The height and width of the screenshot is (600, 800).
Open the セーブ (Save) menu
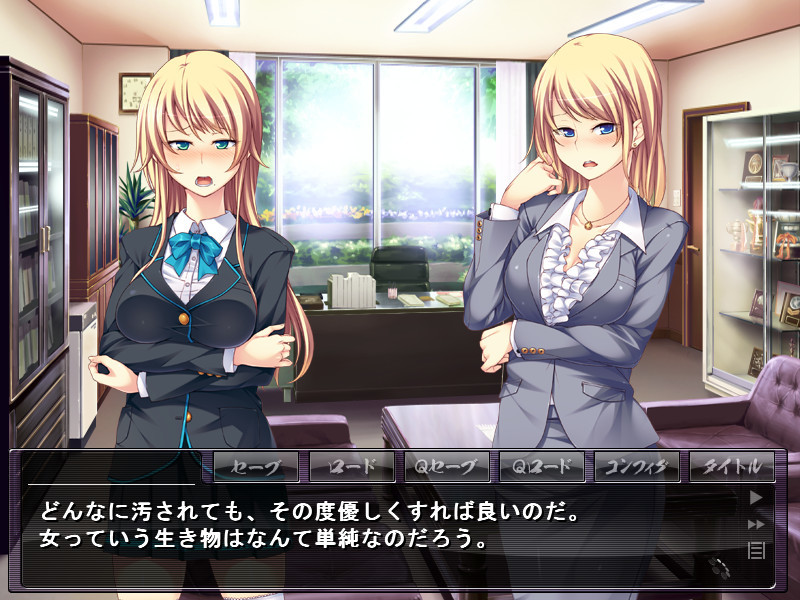pos(256,467)
